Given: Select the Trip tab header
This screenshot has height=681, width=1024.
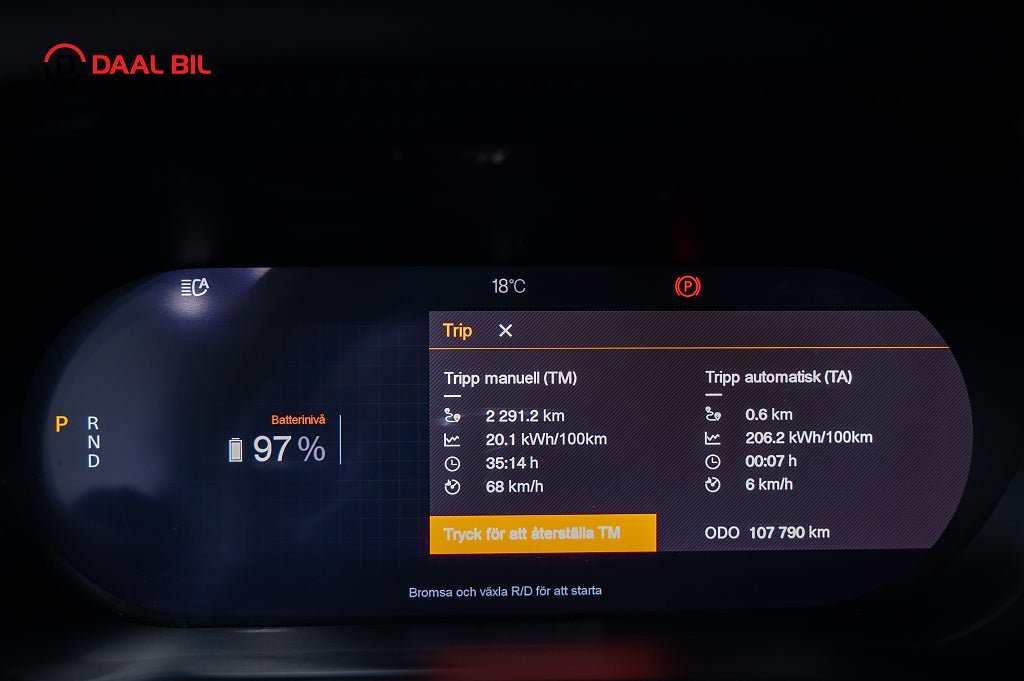Looking at the screenshot, I should pyautogui.click(x=457, y=331).
